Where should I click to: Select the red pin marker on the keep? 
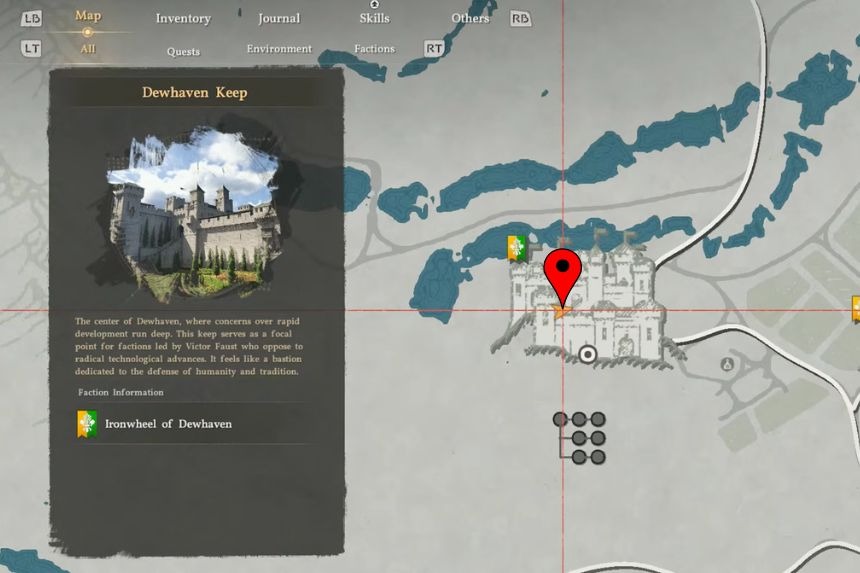pos(562,274)
